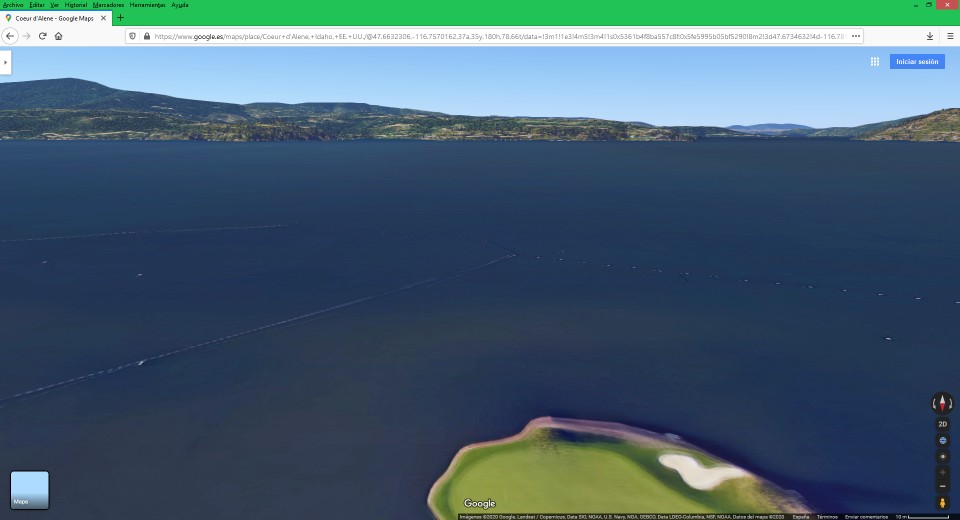
Task: Reload the page in the browser
Action: tap(42, 36)
